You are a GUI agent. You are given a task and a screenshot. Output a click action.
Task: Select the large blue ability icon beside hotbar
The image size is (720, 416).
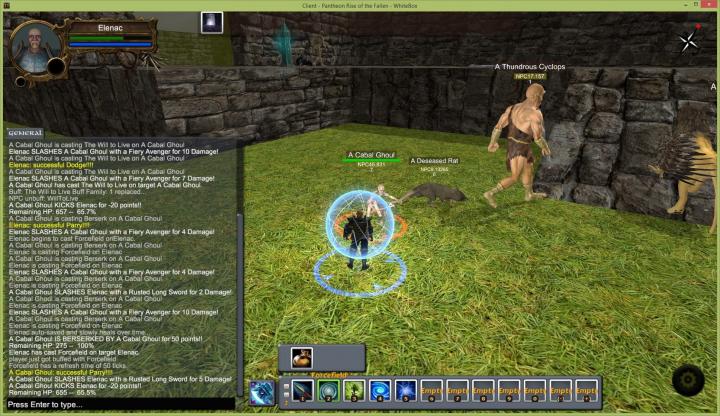263,392
